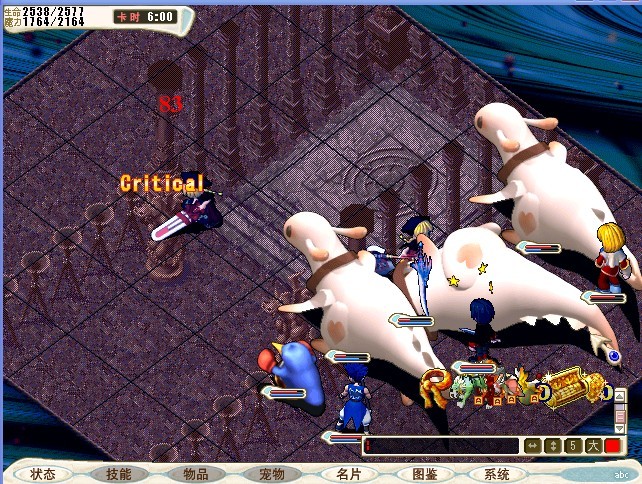Click the chat line count button labeled 5

coord(571,446)
